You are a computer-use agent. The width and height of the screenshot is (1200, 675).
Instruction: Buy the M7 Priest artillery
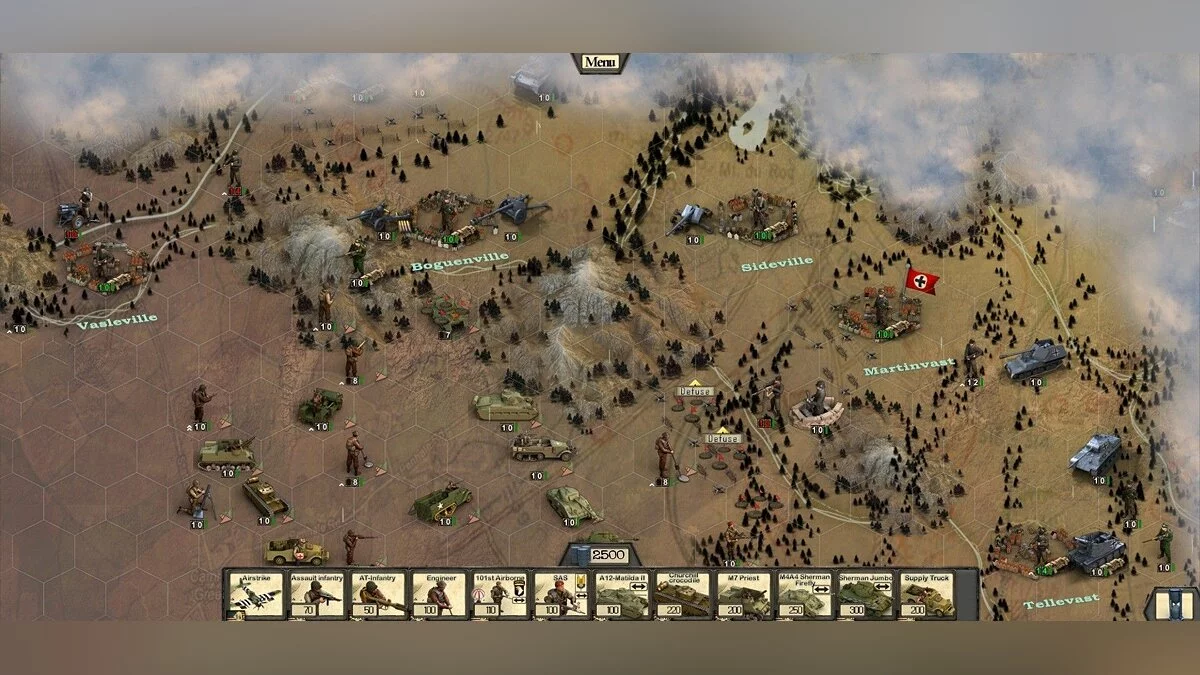pyautogui.click(x=743, y=594)
